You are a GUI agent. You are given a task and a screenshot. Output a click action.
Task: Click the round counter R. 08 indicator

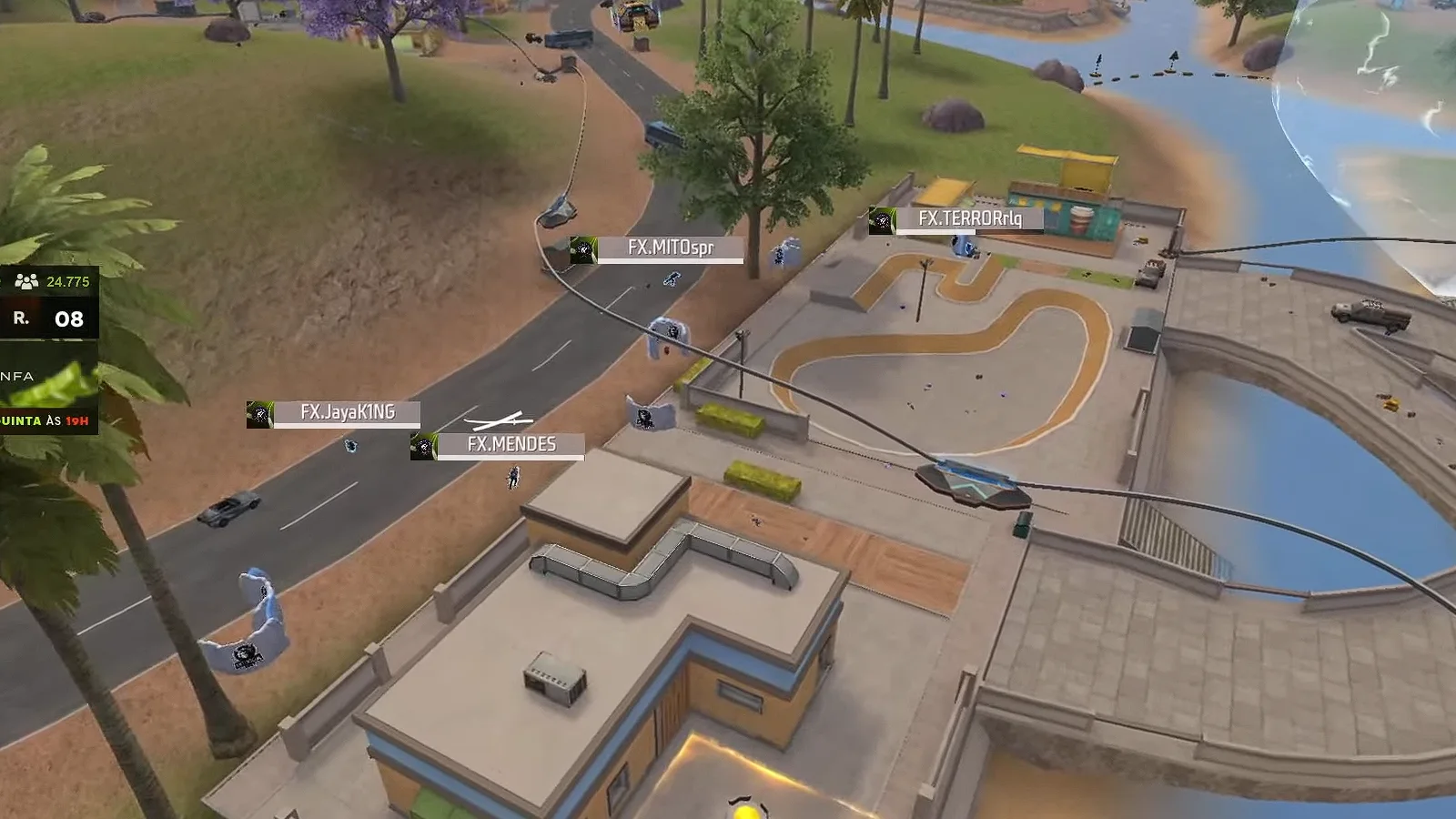[x=44, y=319]
